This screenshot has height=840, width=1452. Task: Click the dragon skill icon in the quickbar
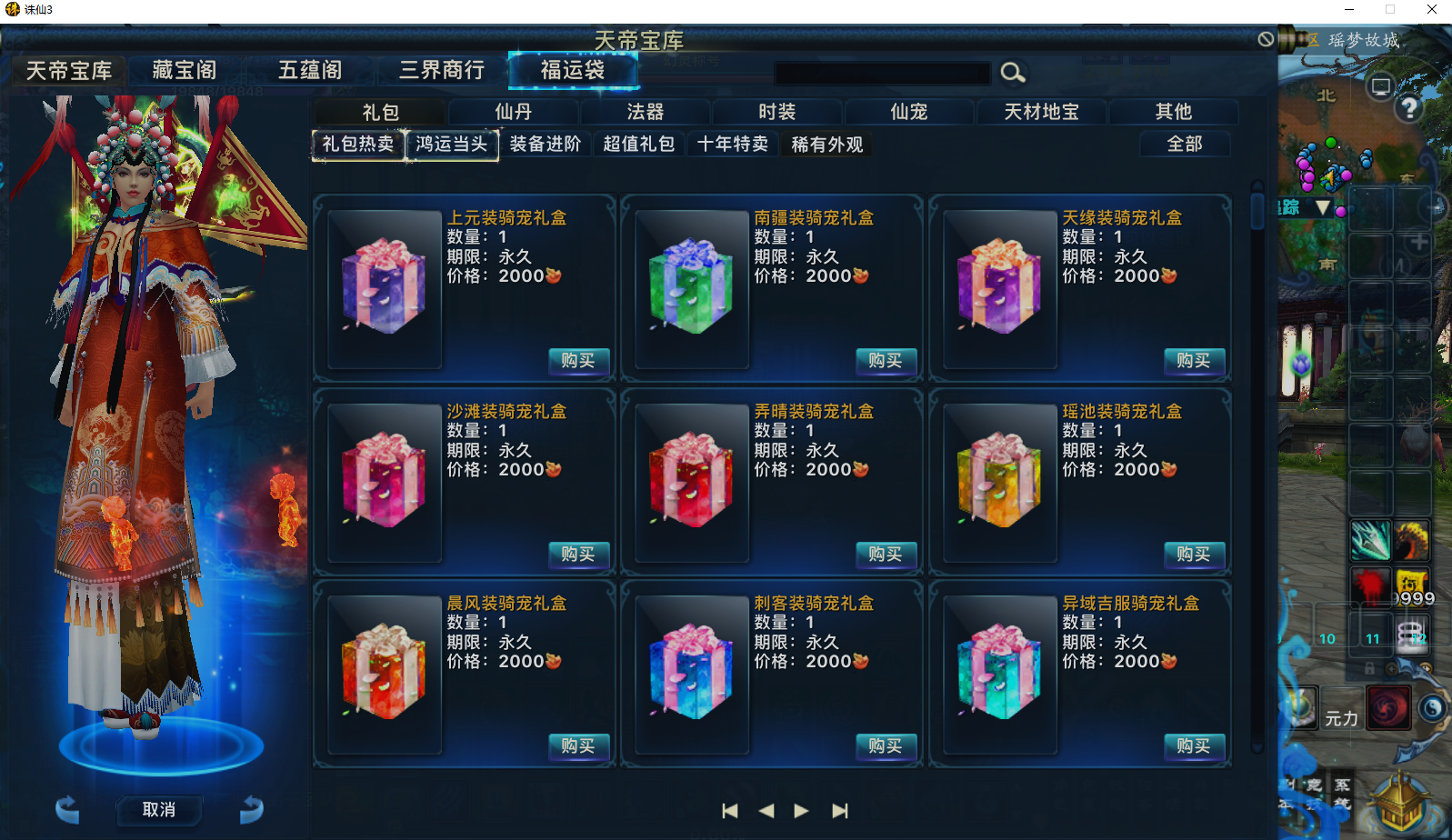pyautogui.click(x=1411, y=538)
